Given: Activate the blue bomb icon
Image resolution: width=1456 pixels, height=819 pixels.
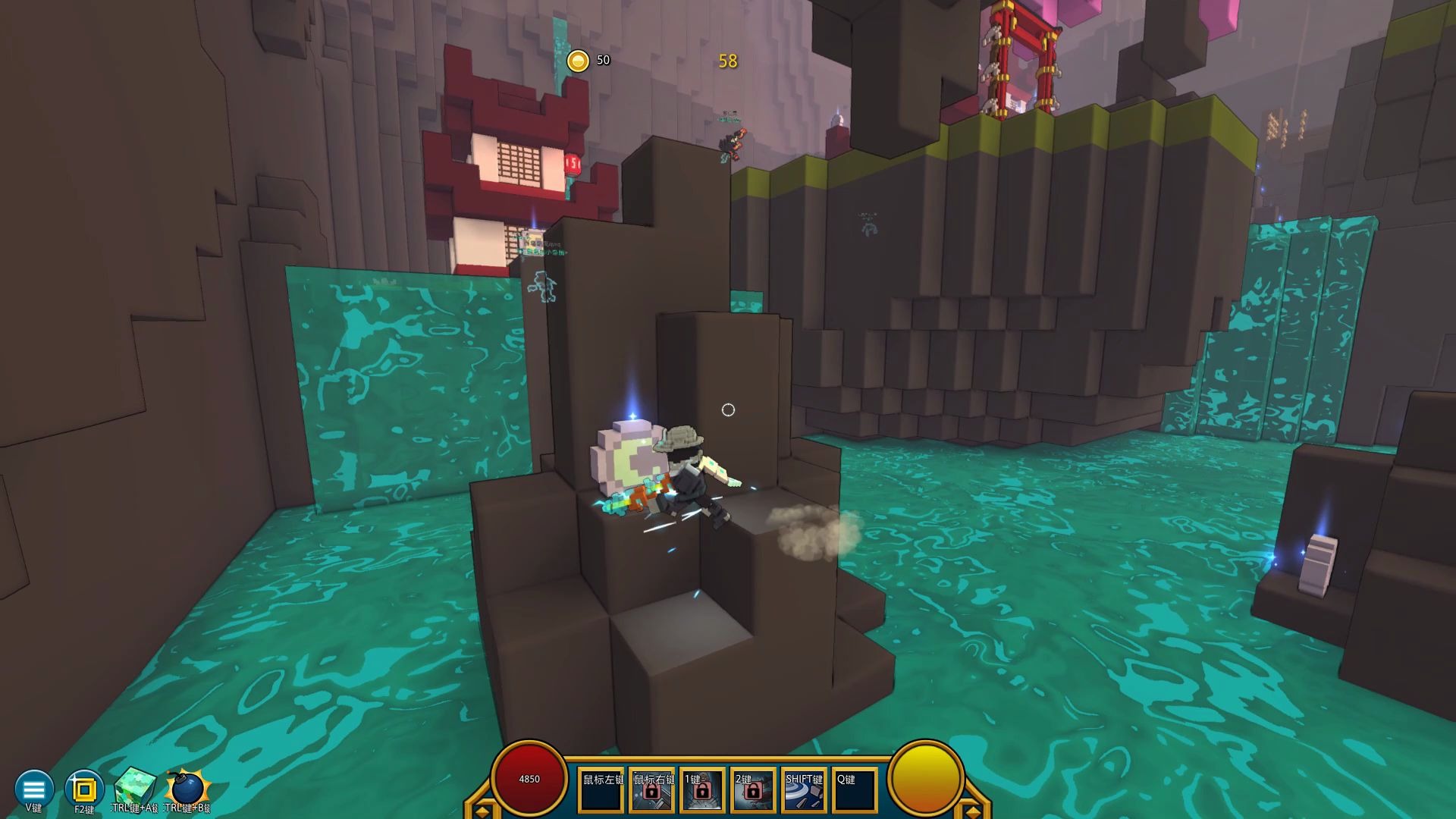Looking at the screenshot, I should [187, 789].
